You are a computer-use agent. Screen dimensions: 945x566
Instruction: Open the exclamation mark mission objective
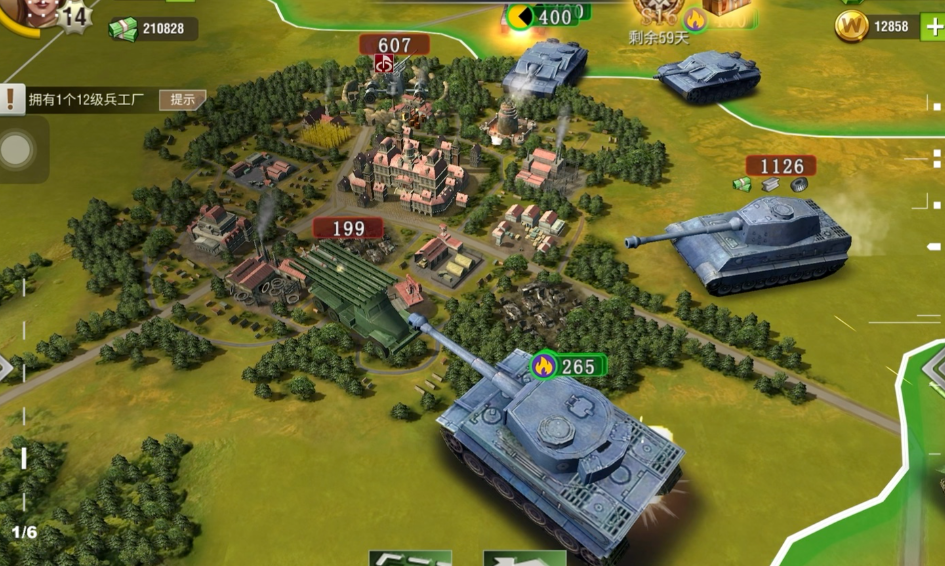11,99
